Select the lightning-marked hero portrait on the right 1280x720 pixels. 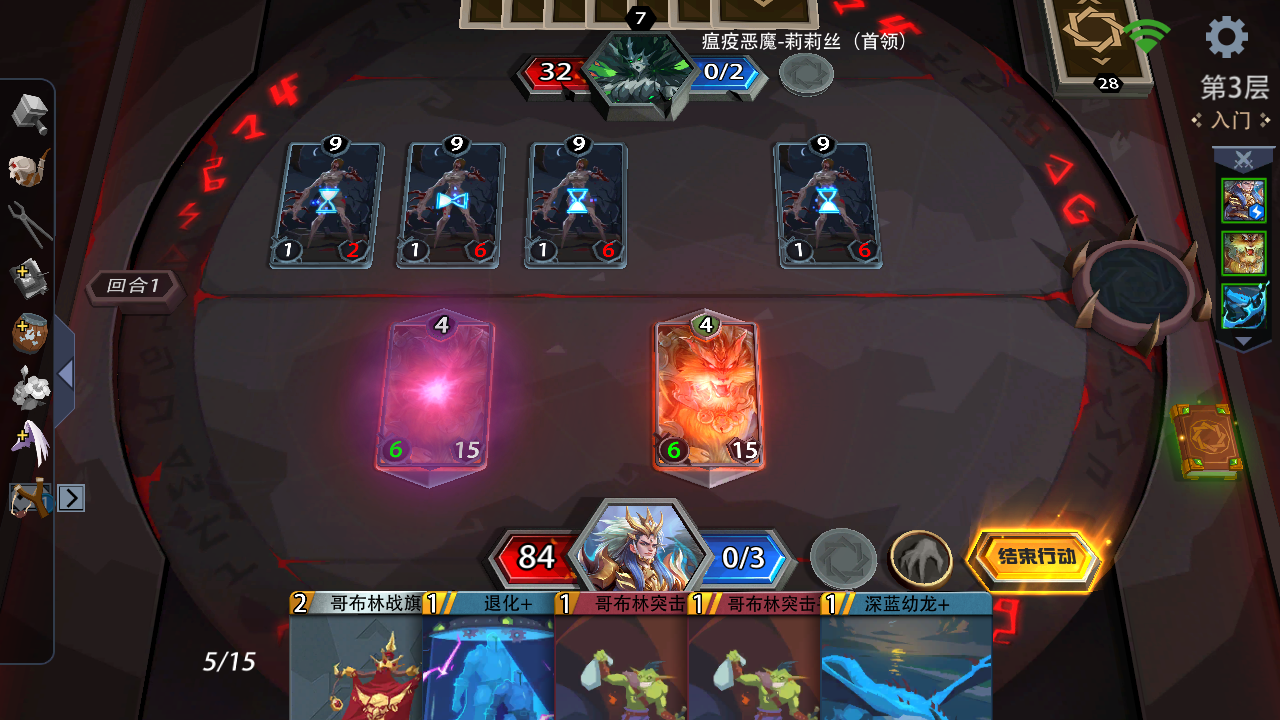pyautogui.click(x=1243, y=199)
